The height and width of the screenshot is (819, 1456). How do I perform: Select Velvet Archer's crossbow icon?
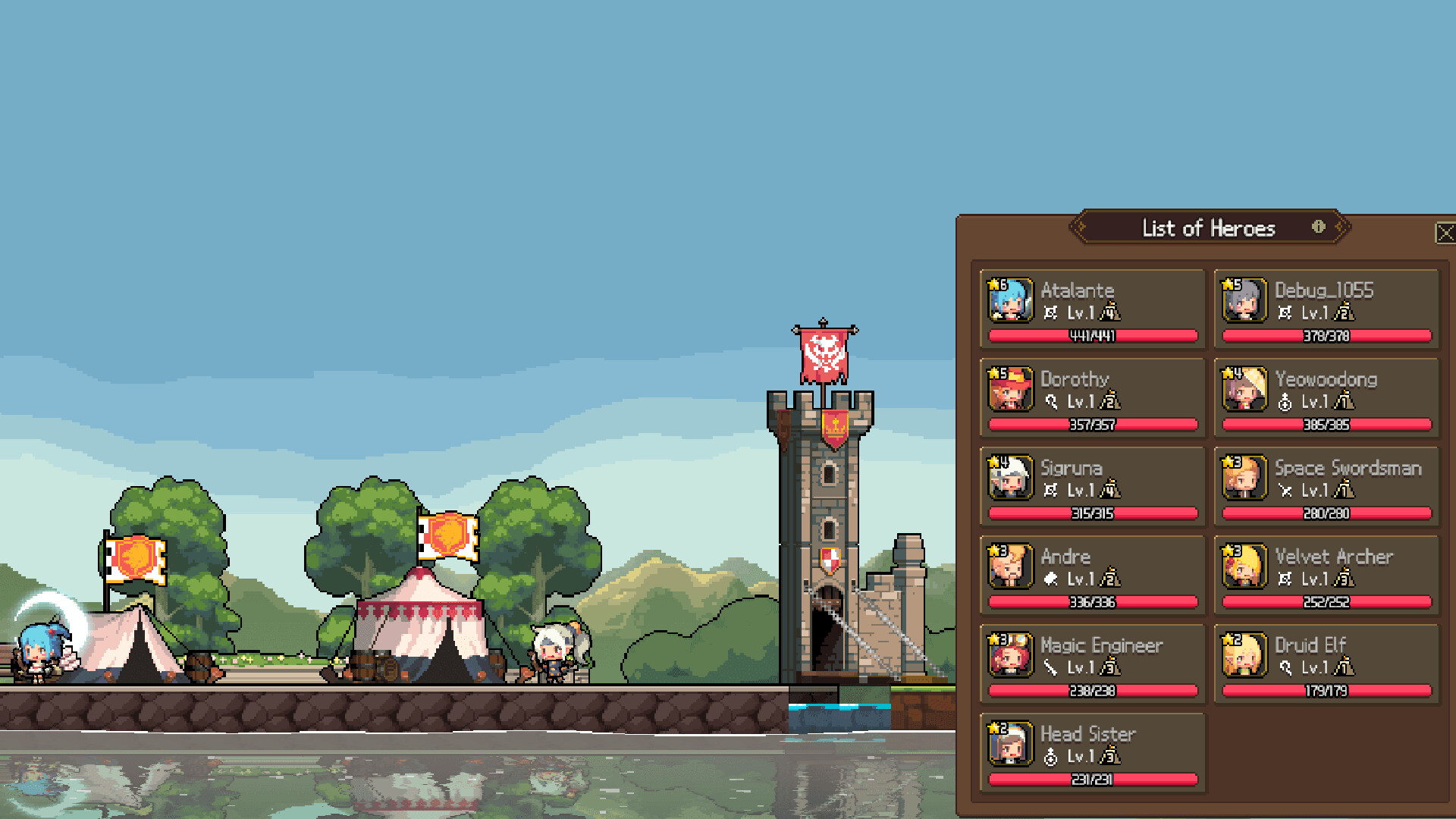[x=1284, y=579]
